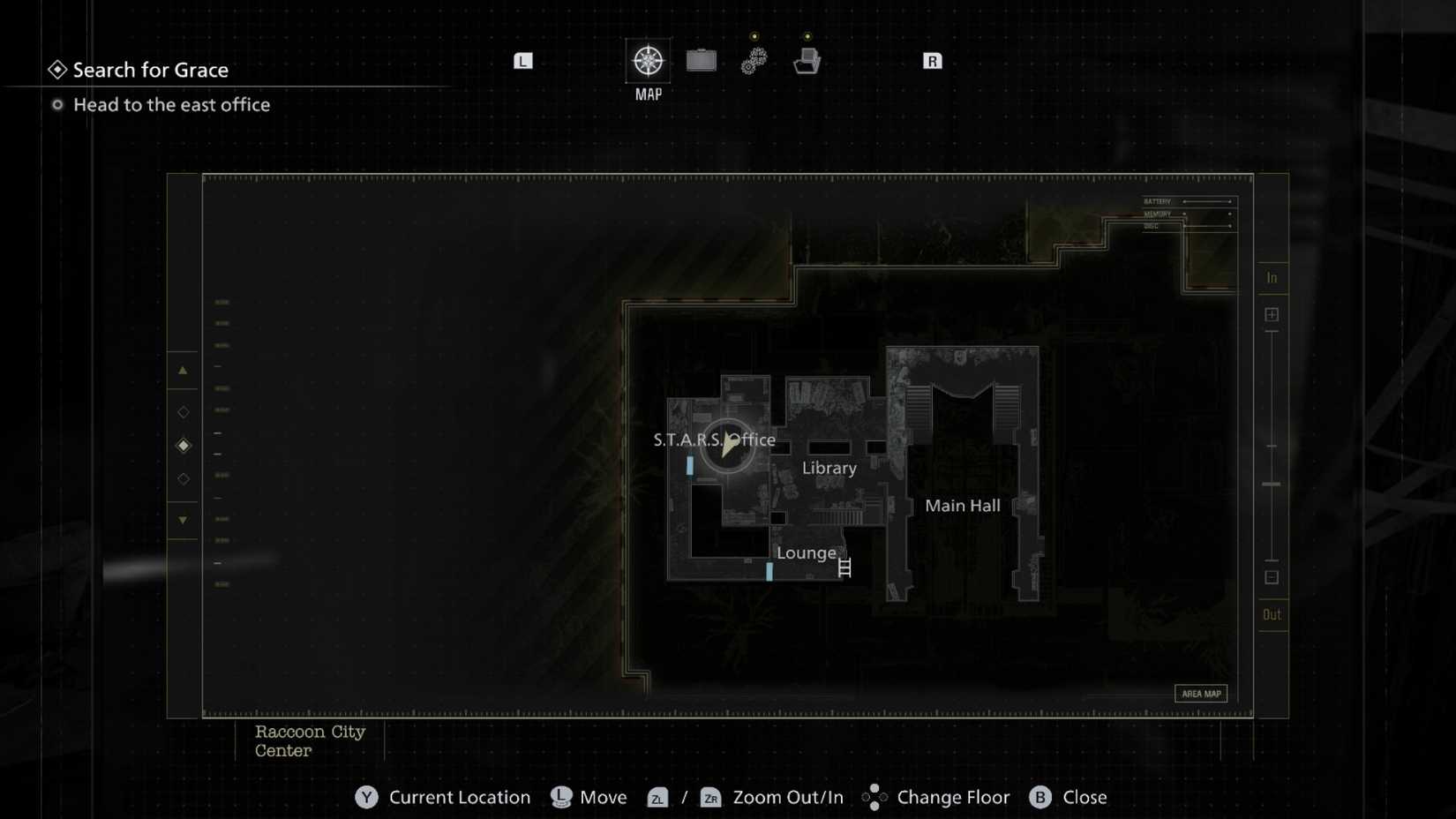Select the briefcase inventory icon
Image resolution: width=1456 pixels, height=819 pixels.
click(x=702, y=60)
